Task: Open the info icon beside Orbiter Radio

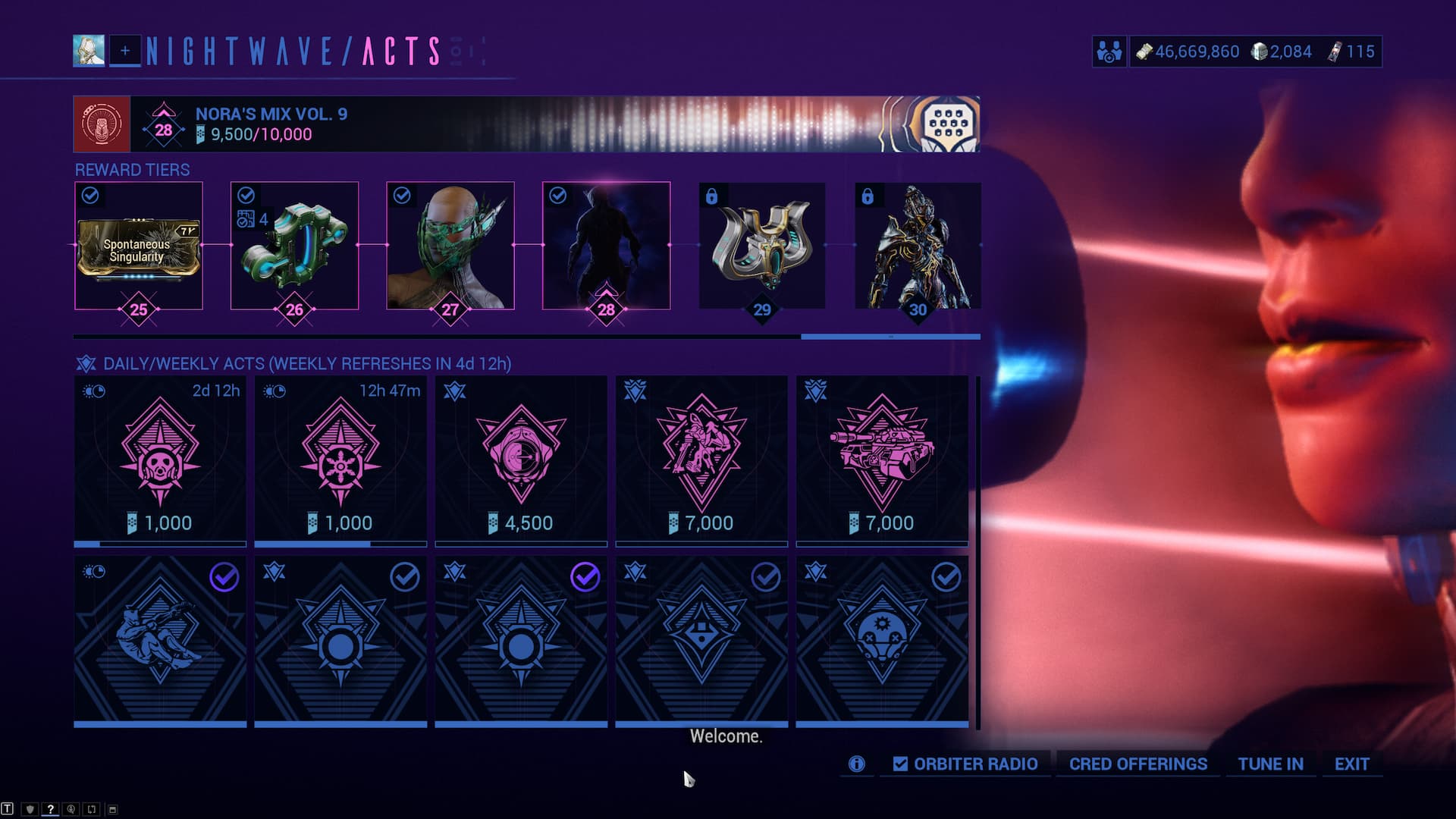Action: pos(856,764)
